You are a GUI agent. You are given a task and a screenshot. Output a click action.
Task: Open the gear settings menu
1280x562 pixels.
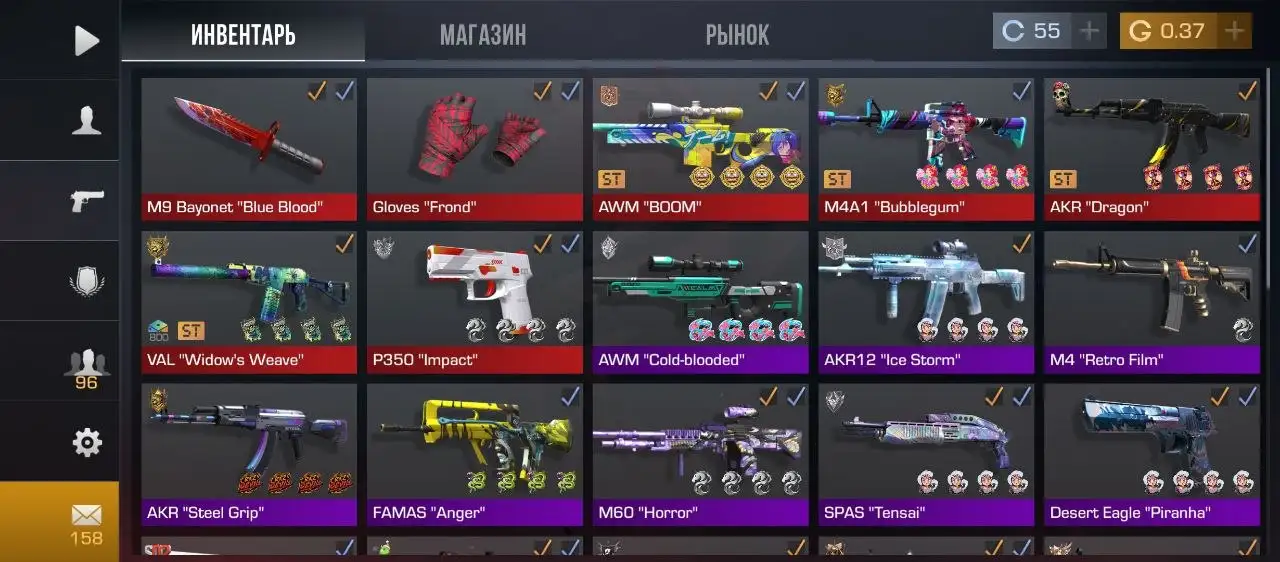[87, 442]
